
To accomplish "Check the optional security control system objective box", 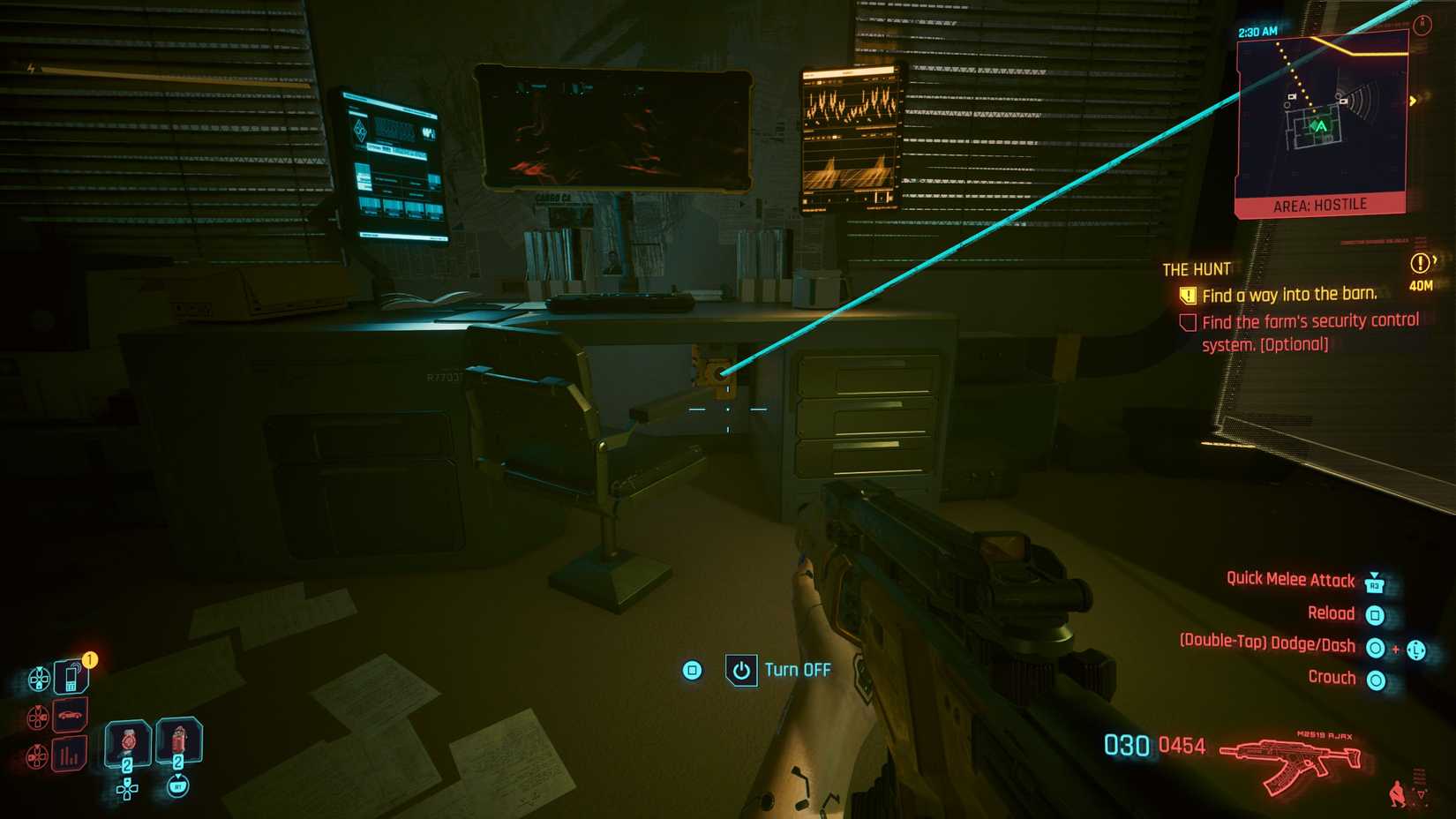I will (x=1188, y=321).
